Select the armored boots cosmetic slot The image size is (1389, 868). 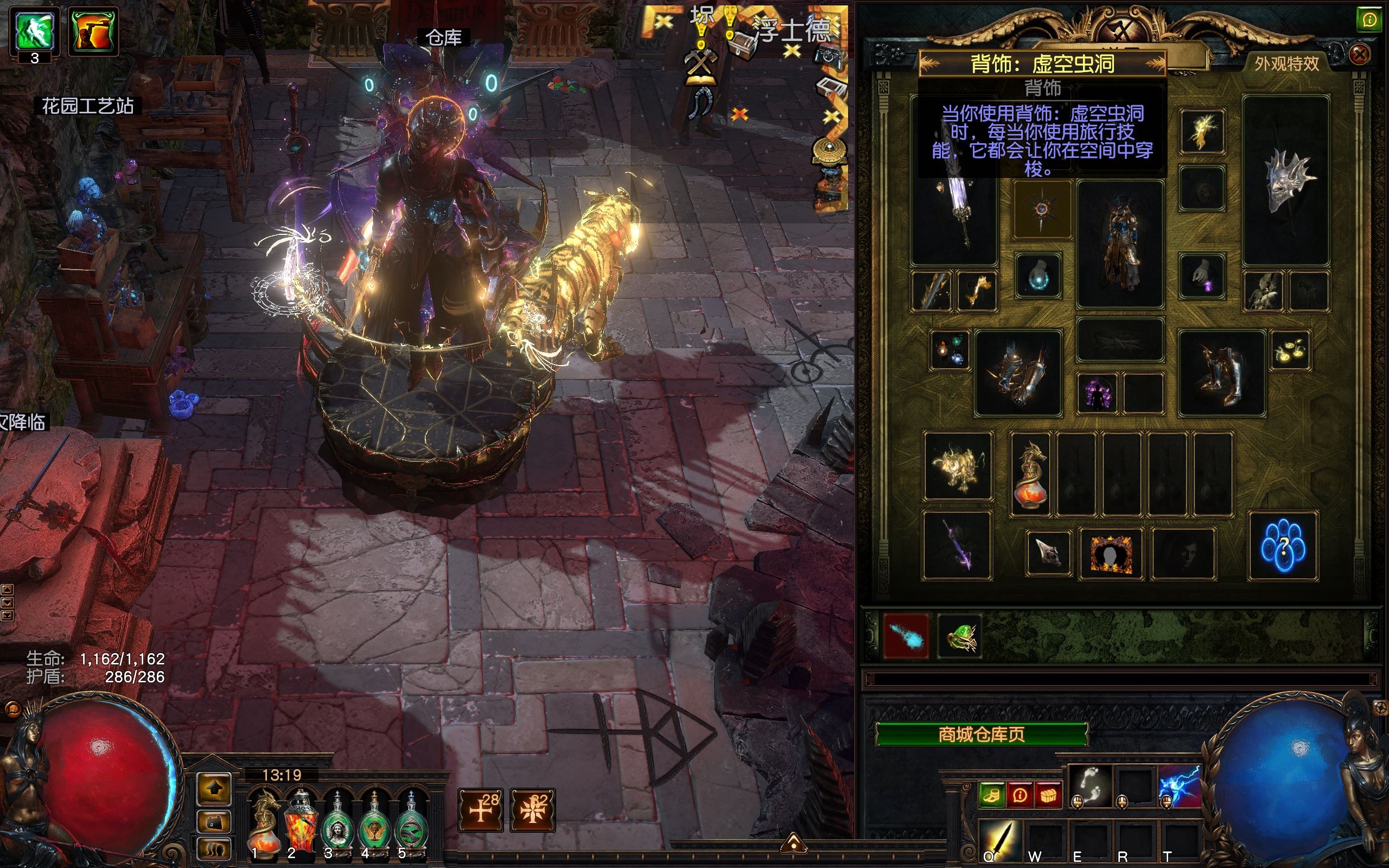click(x=1221, y=373)
